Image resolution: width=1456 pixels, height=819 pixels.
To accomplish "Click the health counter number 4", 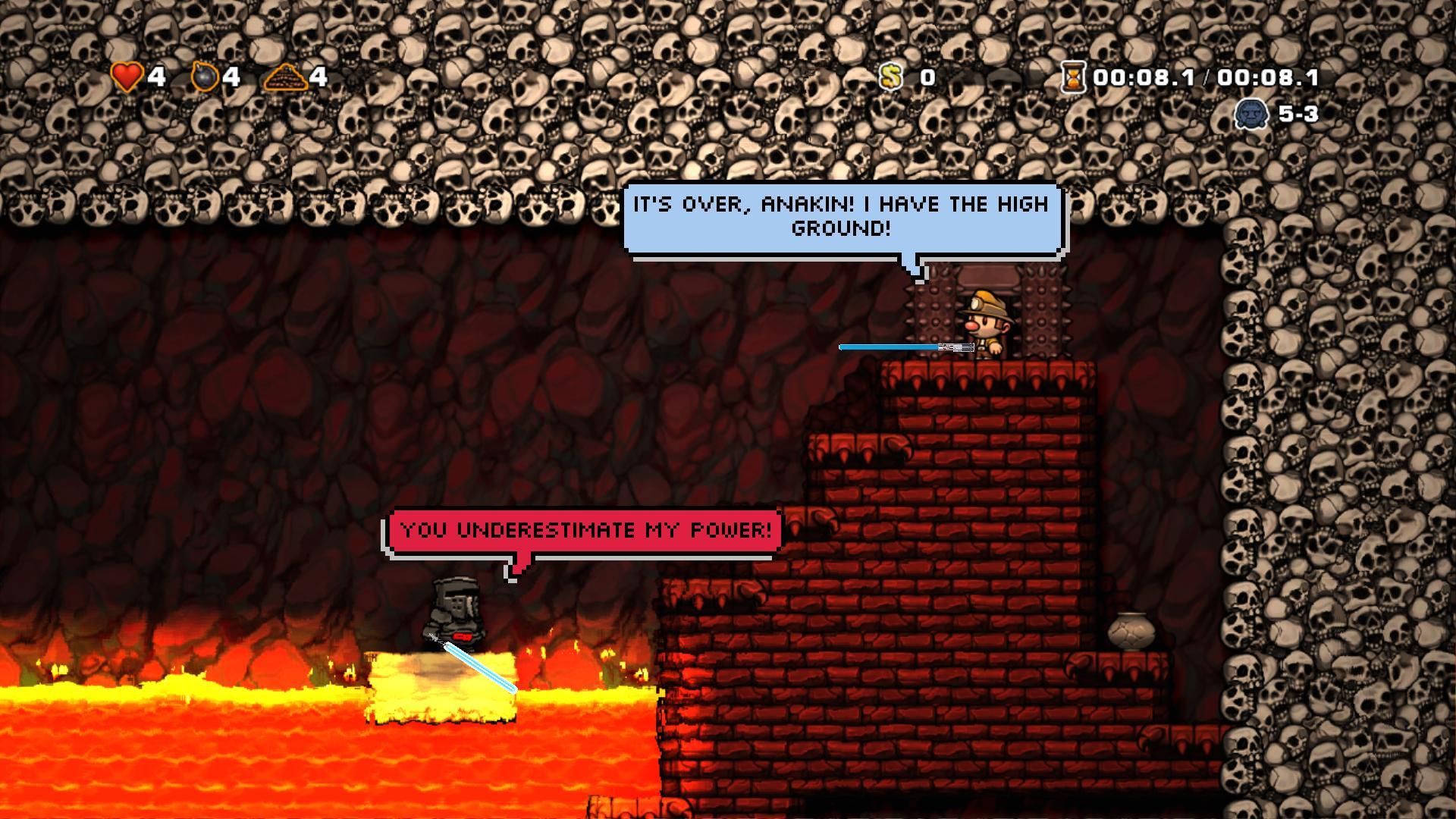I will (158, 76).
